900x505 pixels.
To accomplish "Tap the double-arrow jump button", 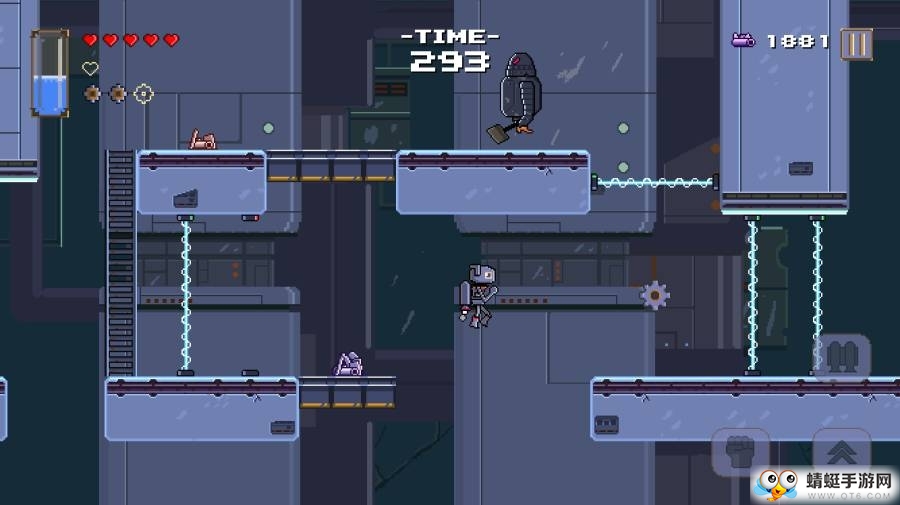I will [841, 452].
